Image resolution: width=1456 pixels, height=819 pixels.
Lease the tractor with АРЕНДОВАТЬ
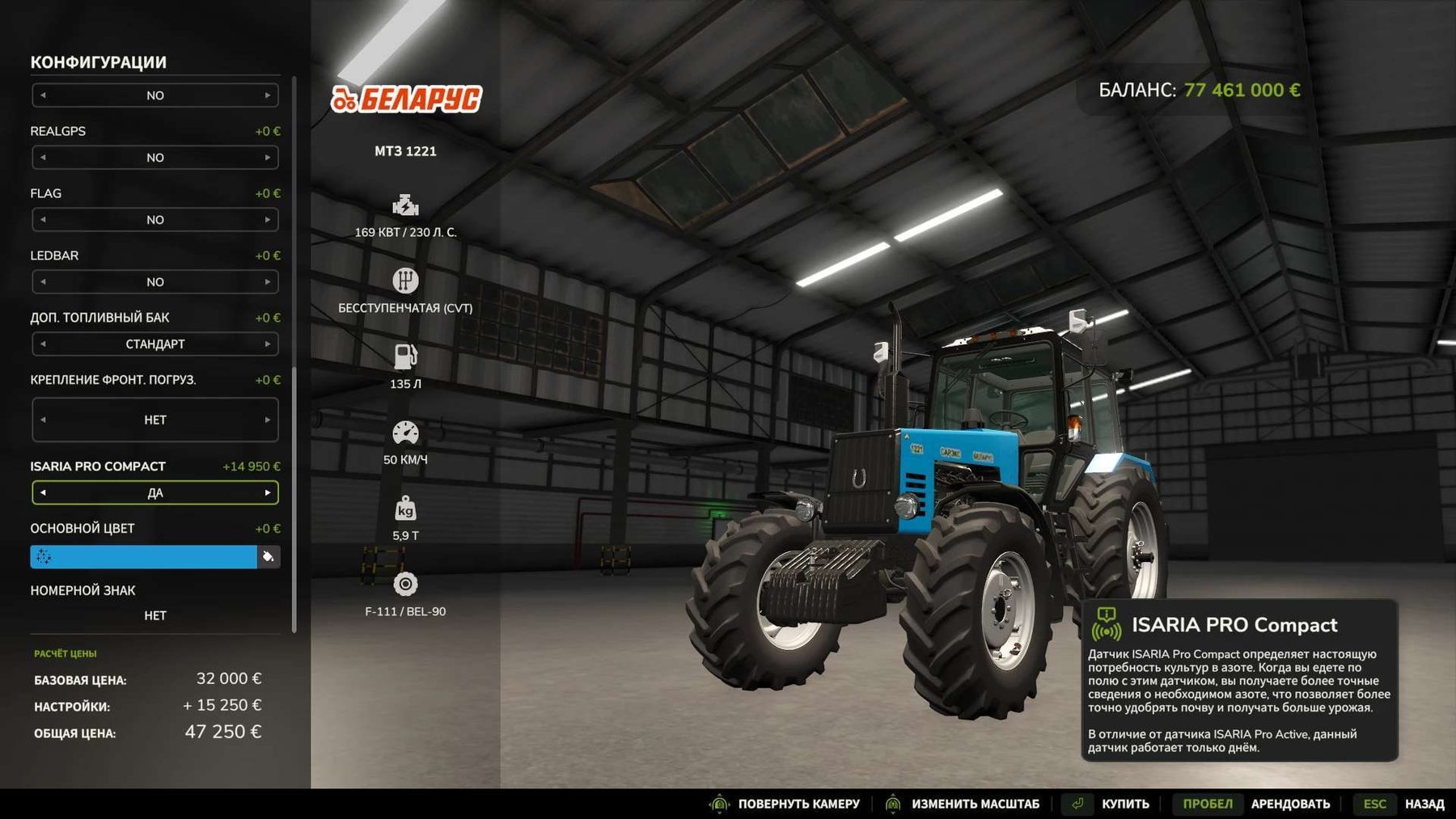coord(1289,804)
